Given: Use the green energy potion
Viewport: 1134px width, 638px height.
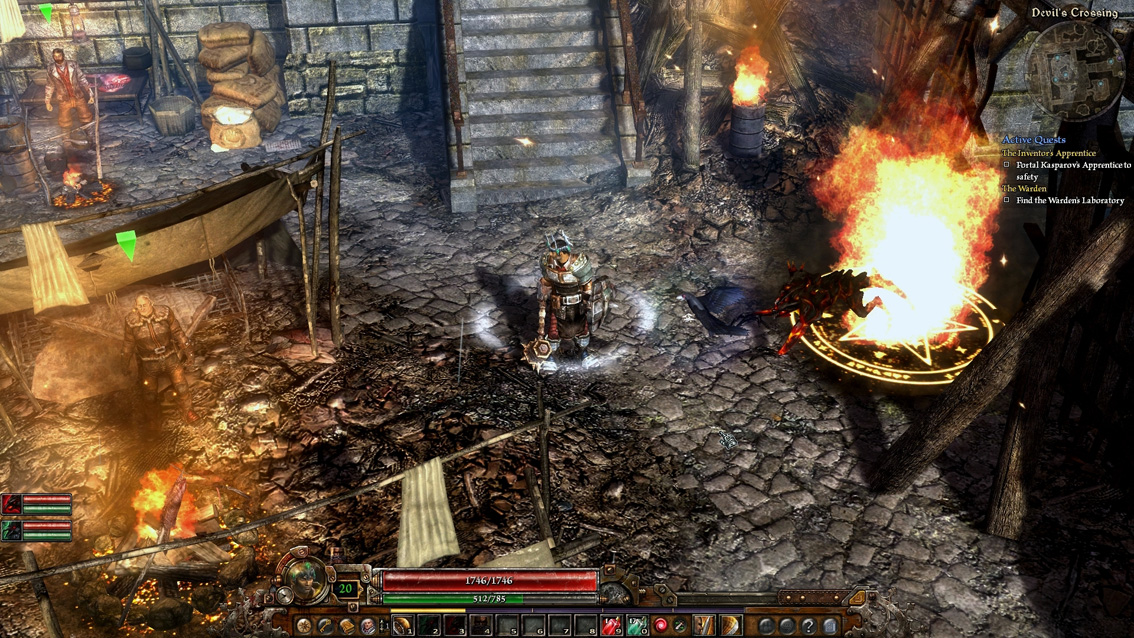Looking at the screenshot, I should [x=635, y=626].
